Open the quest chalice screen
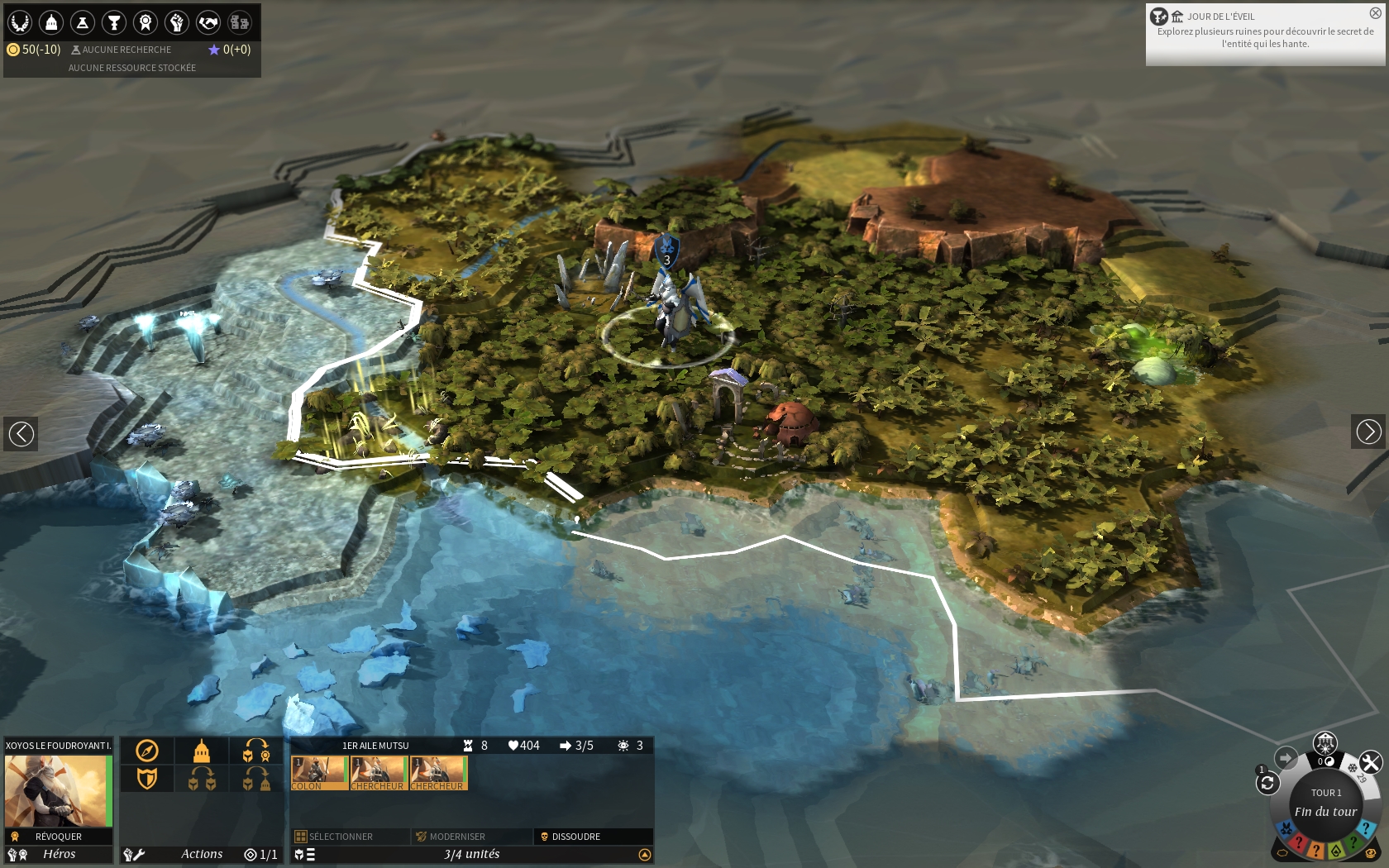 pos(114,22)
